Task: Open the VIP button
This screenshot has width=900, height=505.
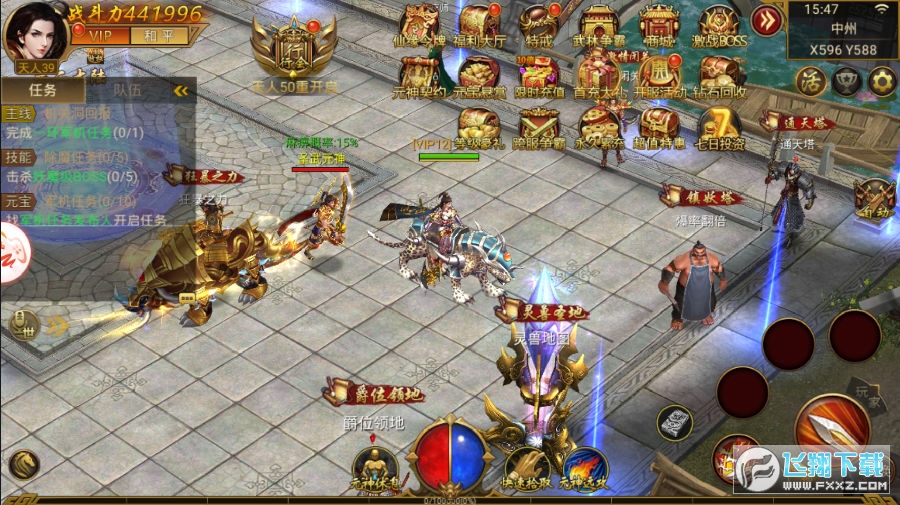Action: tap(100, 35)
